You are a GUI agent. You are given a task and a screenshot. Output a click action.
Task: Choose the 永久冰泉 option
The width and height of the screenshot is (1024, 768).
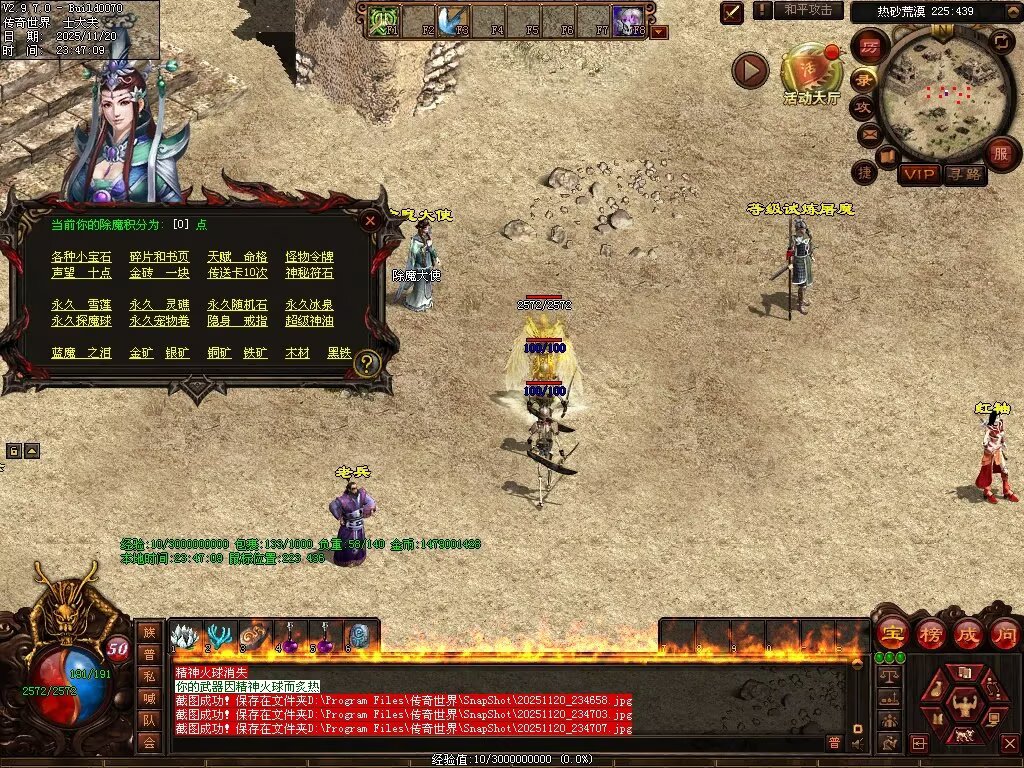pyautogui.click(x=309, y=305)
